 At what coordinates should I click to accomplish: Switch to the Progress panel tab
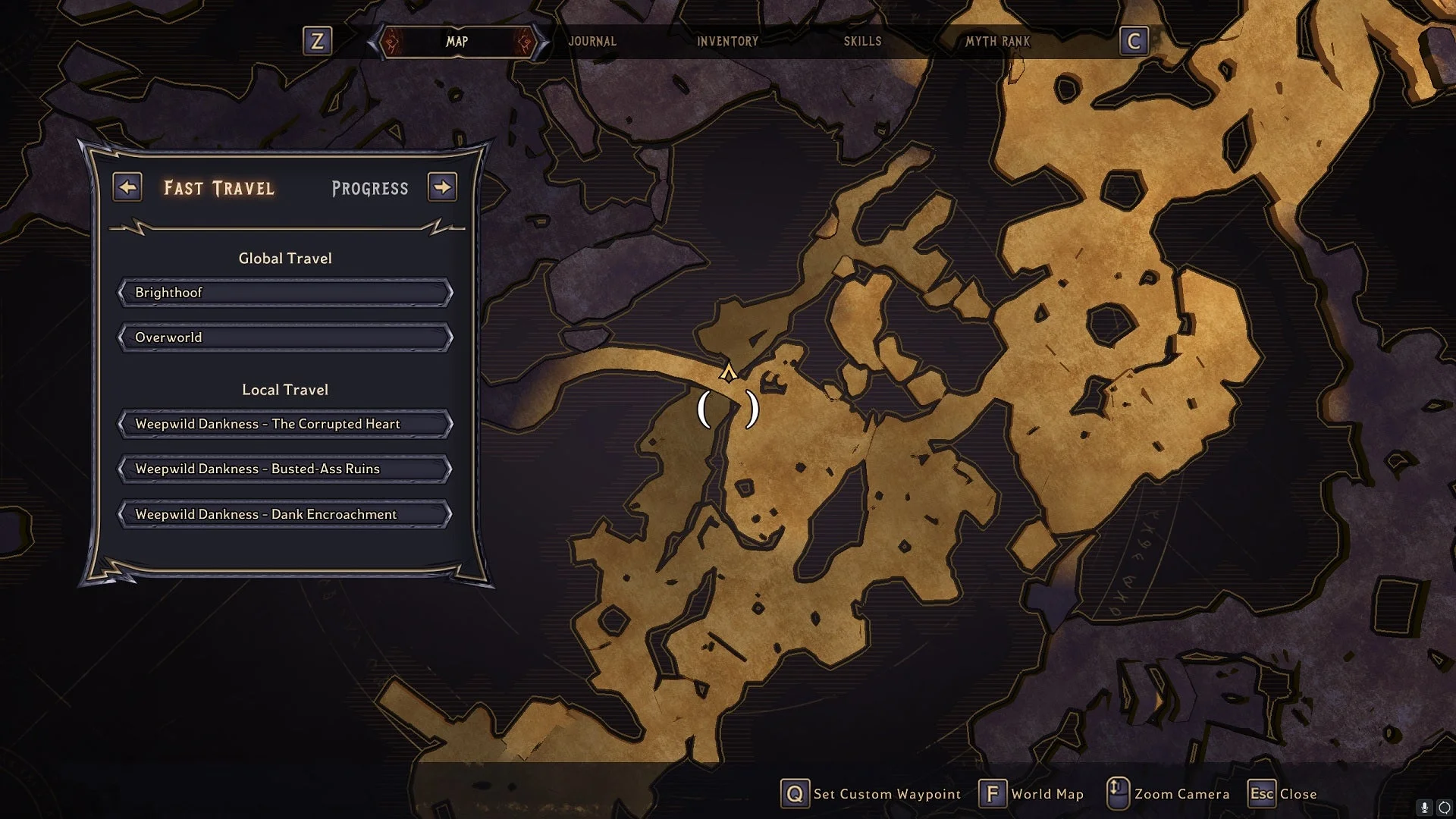pyautogui.click(x=370, y=188)
